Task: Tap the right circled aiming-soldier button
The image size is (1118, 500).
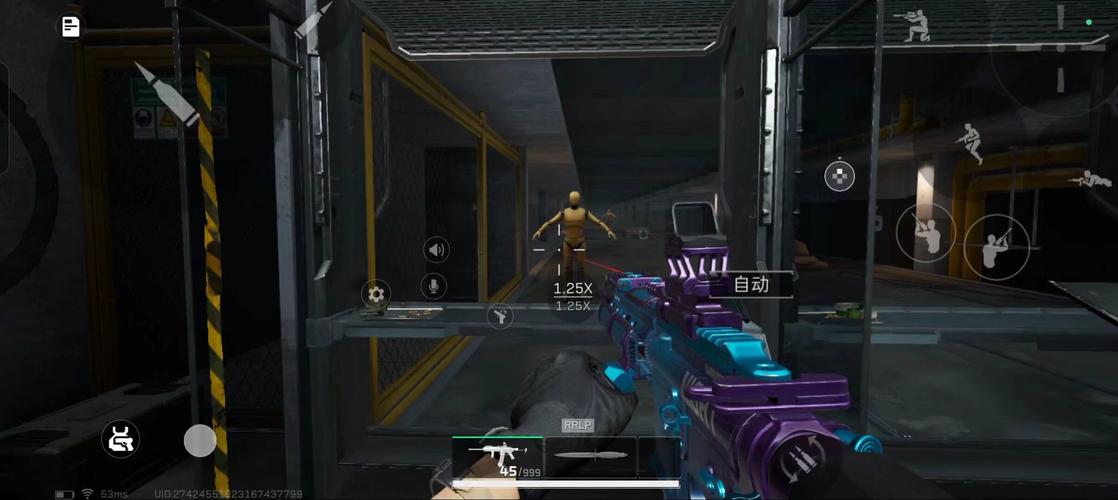Action: tap(995, 247)
